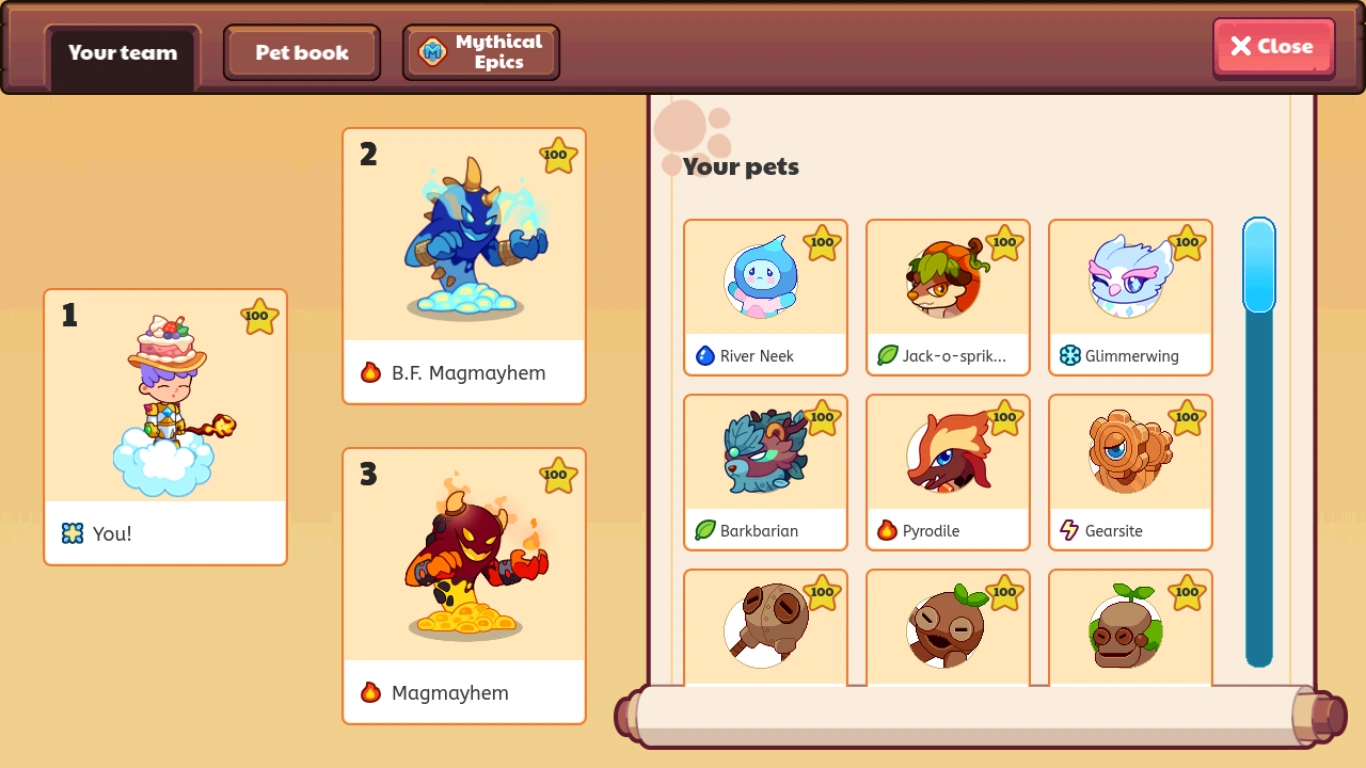Click the level 100 star on Glimmerwing's card

click(1187, 243)
